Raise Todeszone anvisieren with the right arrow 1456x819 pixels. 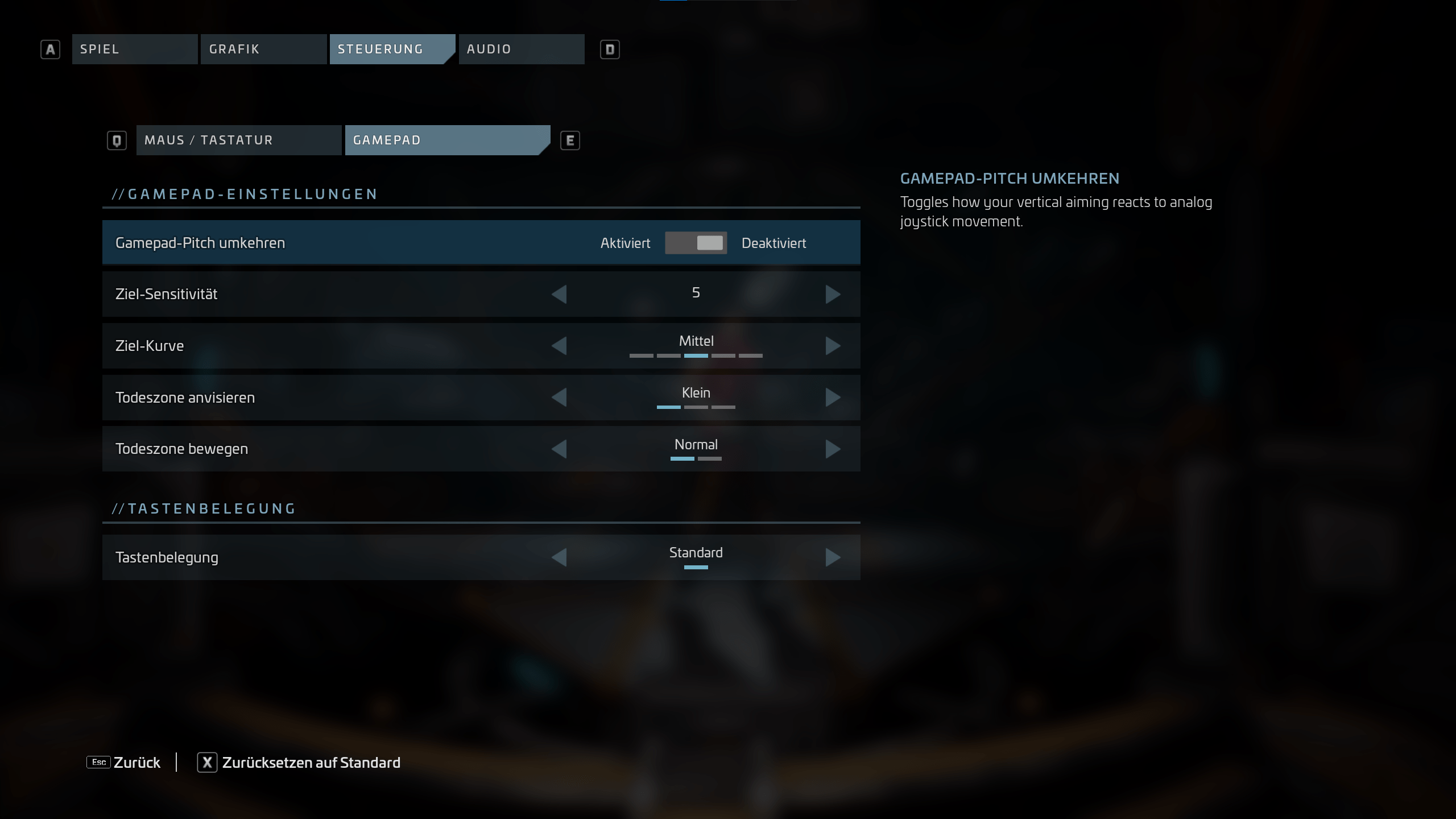[x=833, y=397]
